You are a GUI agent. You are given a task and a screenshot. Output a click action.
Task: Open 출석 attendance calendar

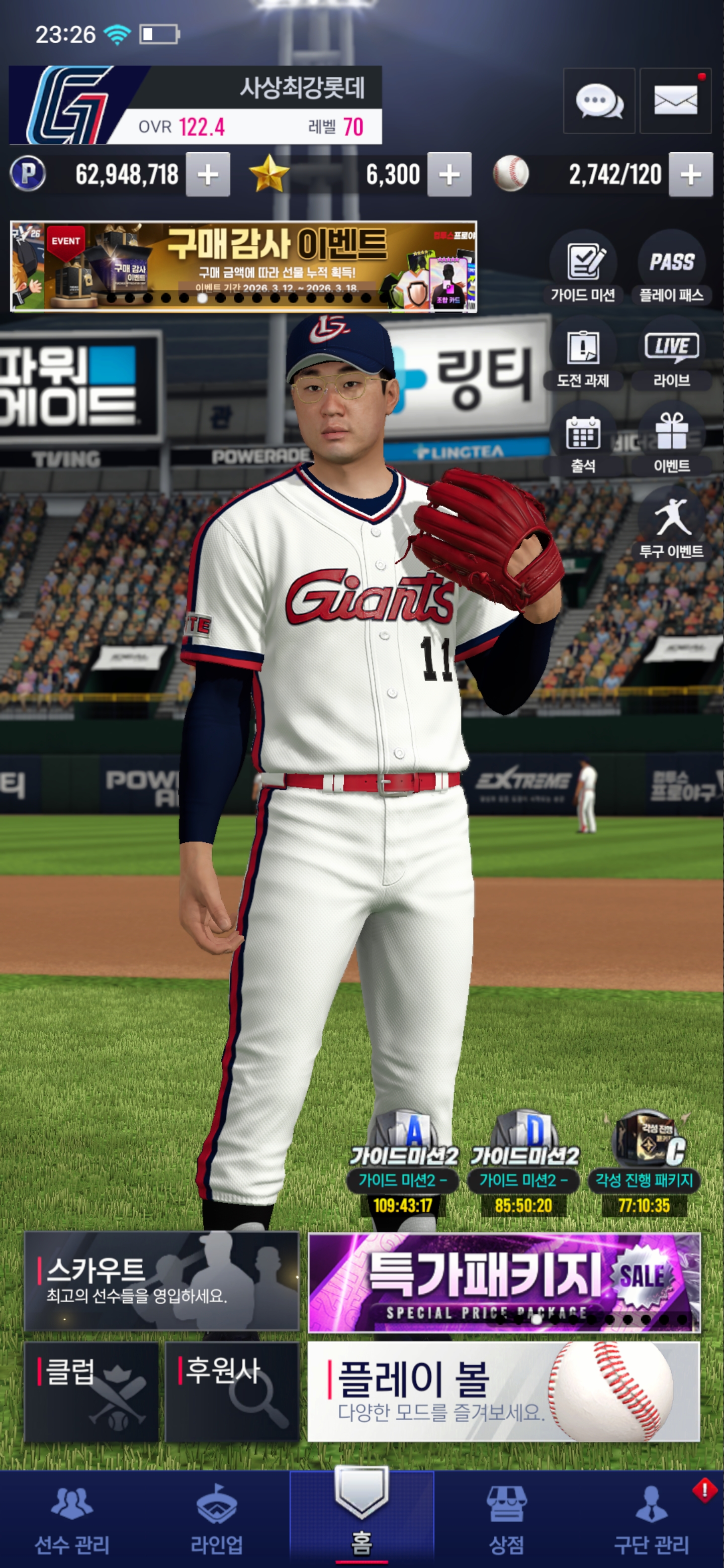(583, 441)
